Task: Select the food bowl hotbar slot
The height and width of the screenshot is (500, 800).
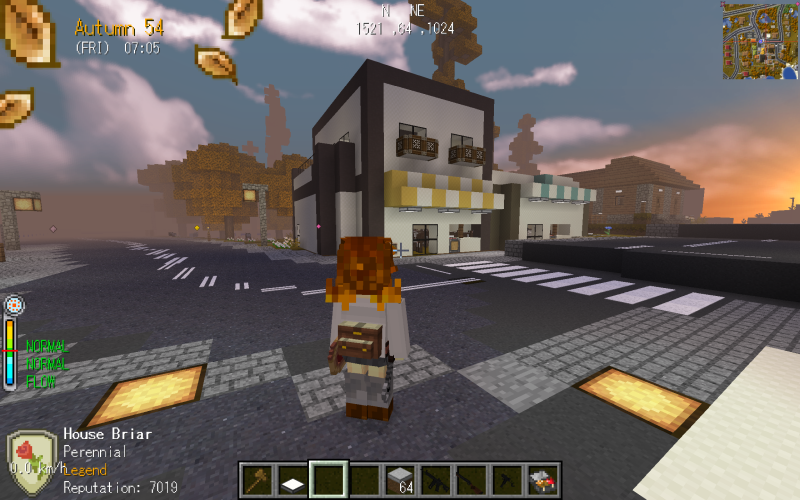Action: [x=544, y=480]
